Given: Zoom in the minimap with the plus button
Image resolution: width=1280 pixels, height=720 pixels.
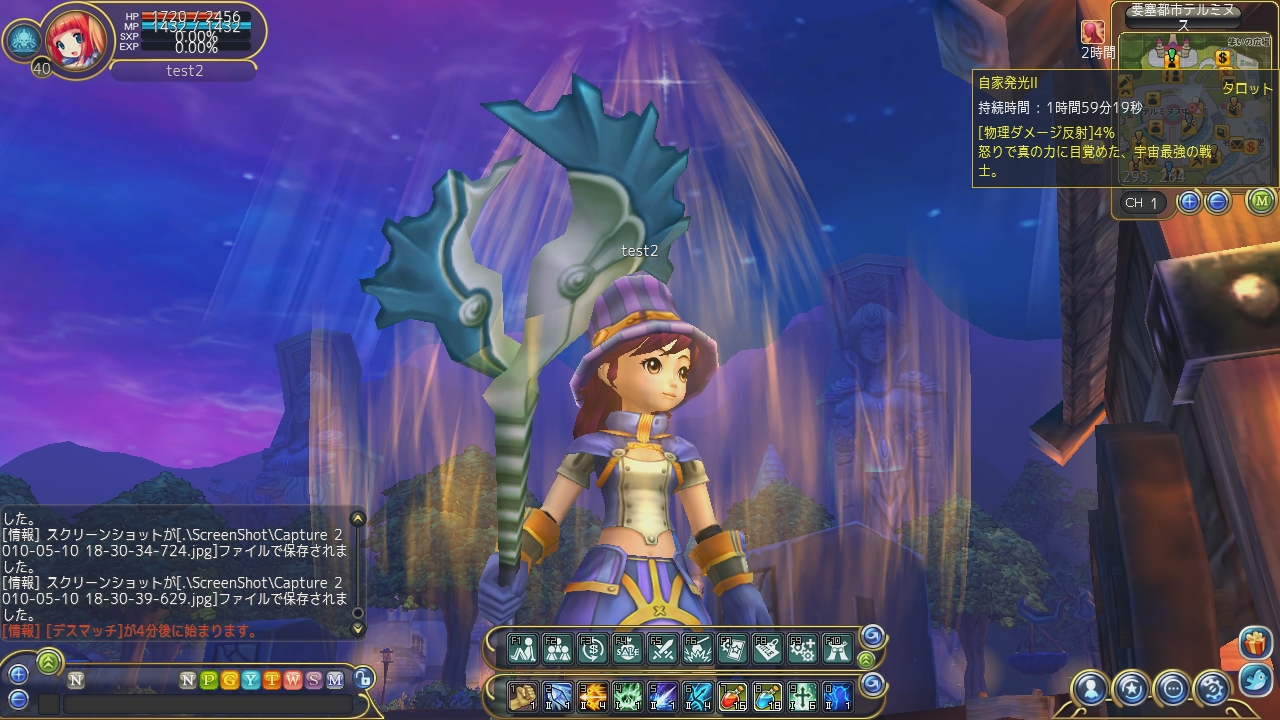Looking at the screenshot, I should pos(1189,202).
